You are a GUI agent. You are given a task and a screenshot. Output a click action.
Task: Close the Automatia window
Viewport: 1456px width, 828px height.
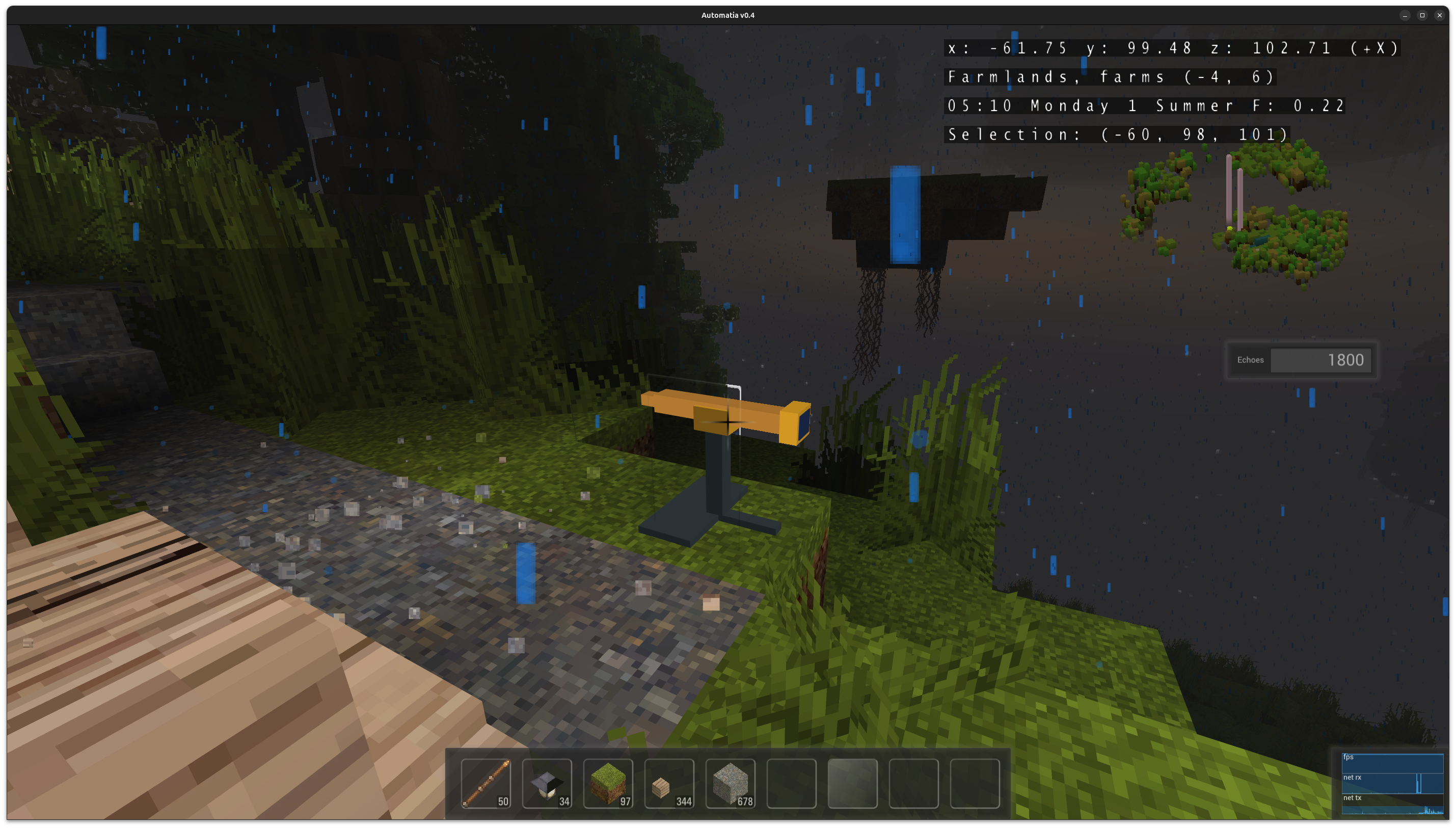1440,15
